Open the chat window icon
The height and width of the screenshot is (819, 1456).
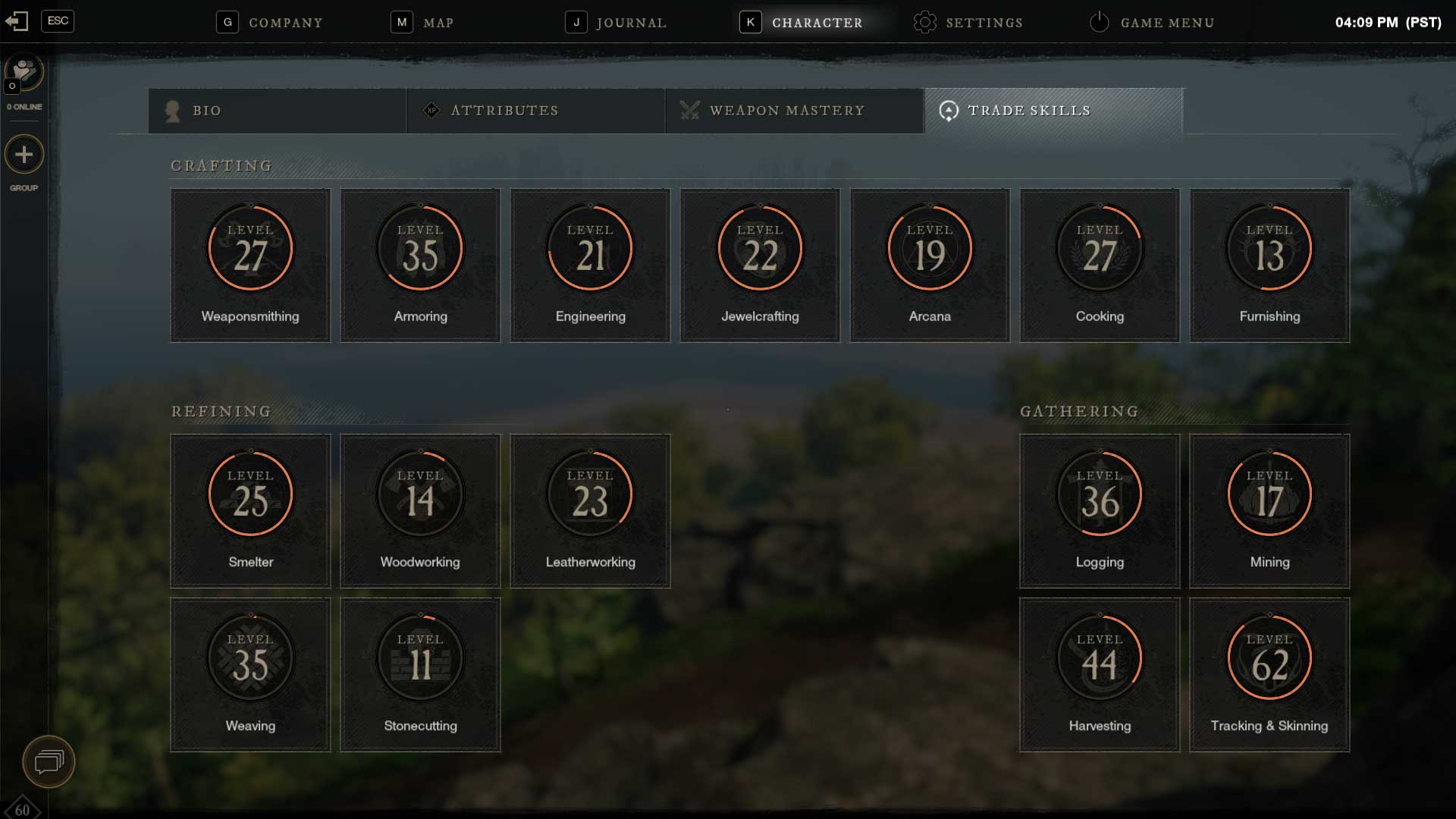coord(49,761)
